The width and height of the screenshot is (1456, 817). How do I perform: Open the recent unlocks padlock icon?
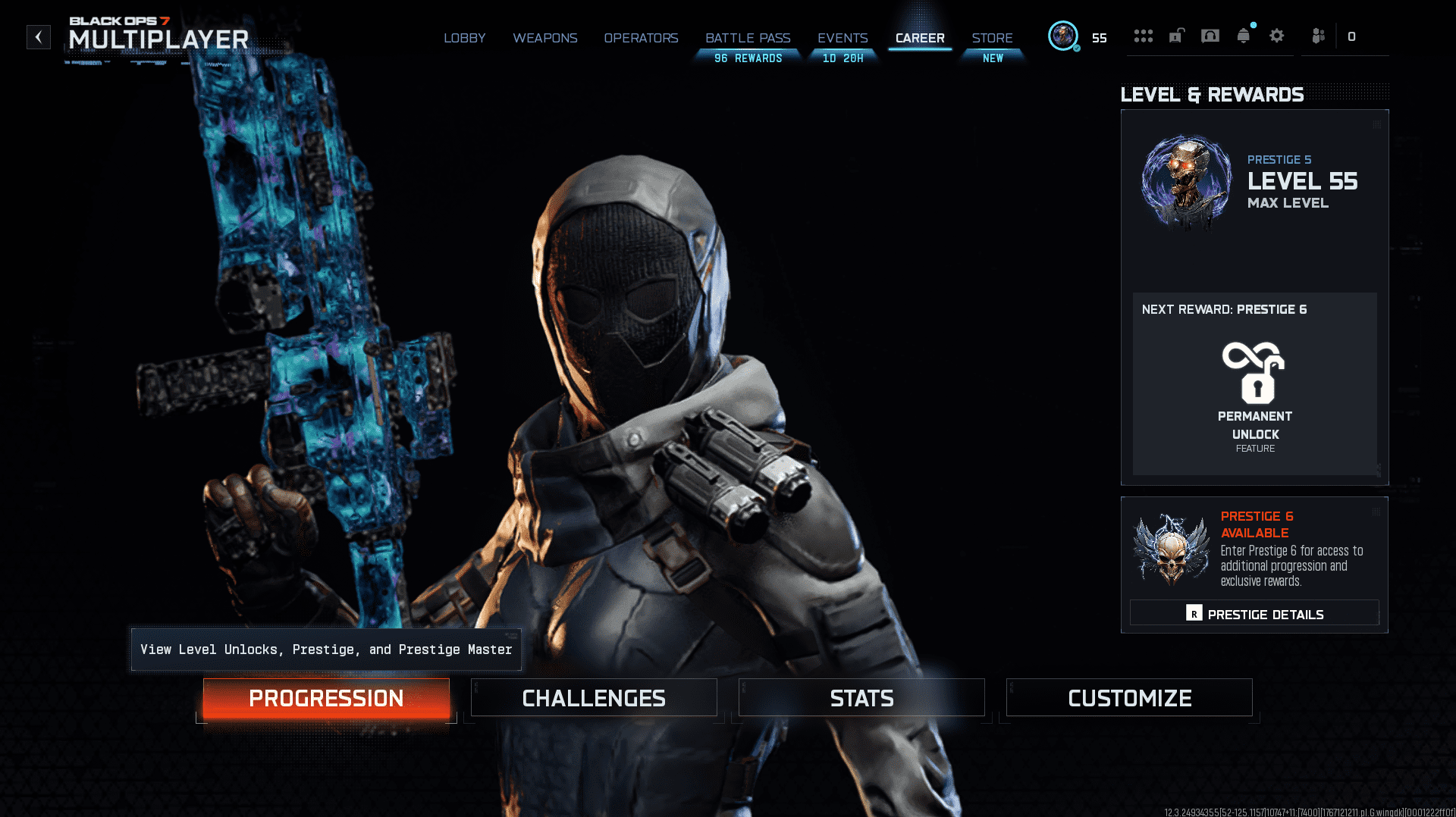coord(1176,36)
